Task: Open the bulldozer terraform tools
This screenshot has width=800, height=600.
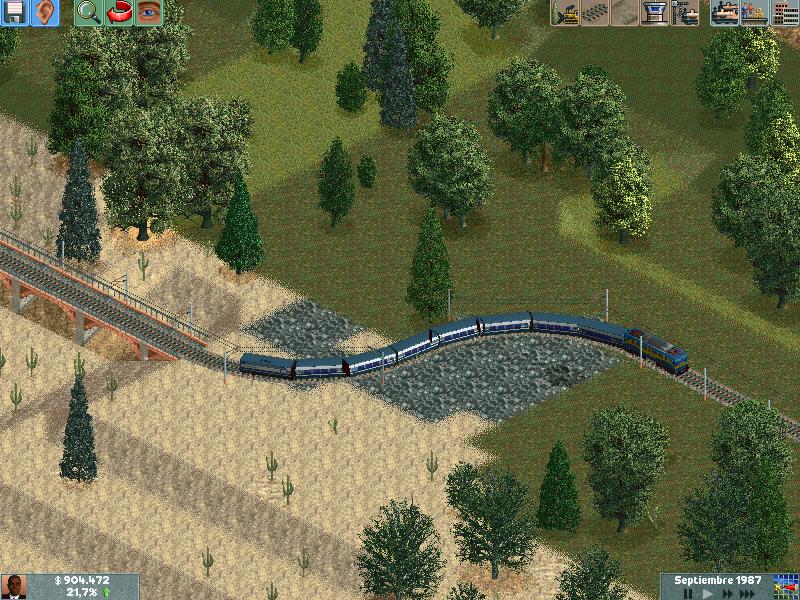Action: (565, 13)
